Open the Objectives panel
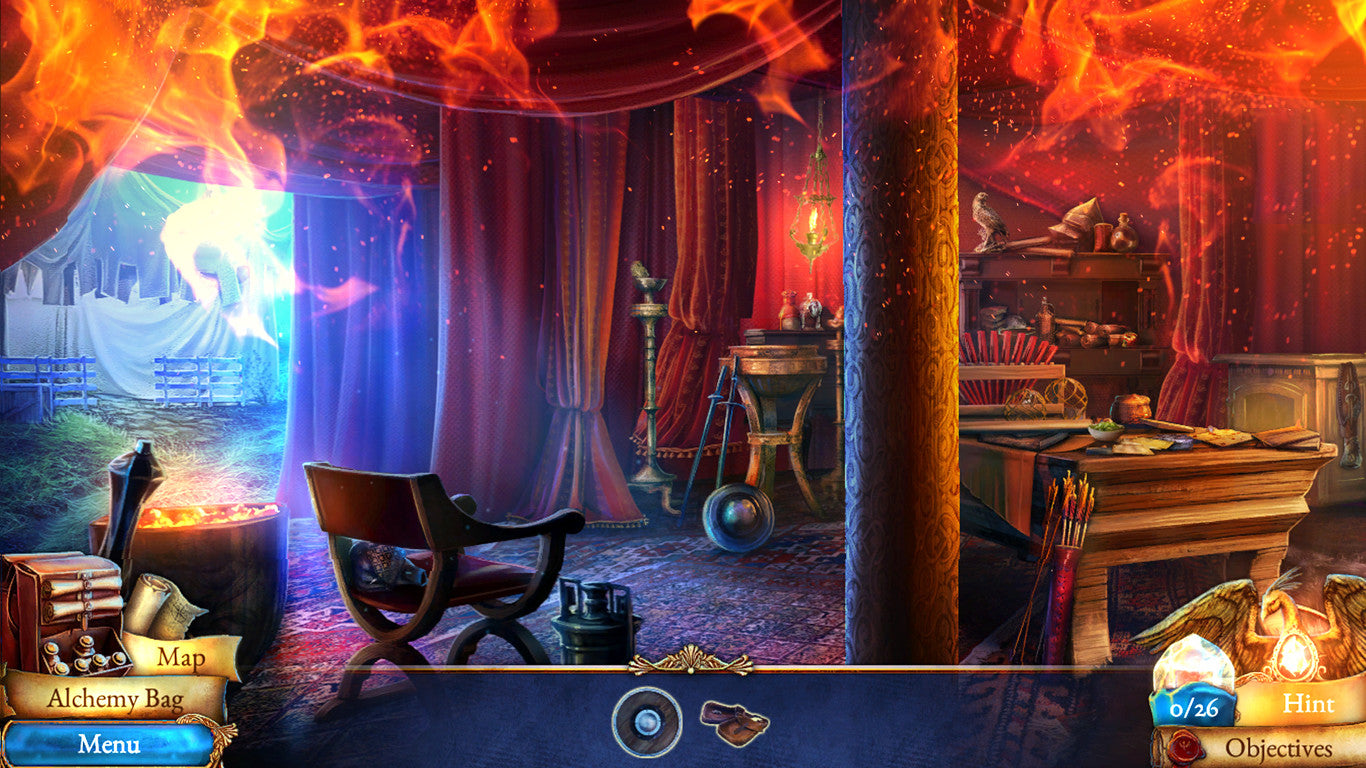The width and height of the screenshot is (1366, 768). pos(1278,748)
